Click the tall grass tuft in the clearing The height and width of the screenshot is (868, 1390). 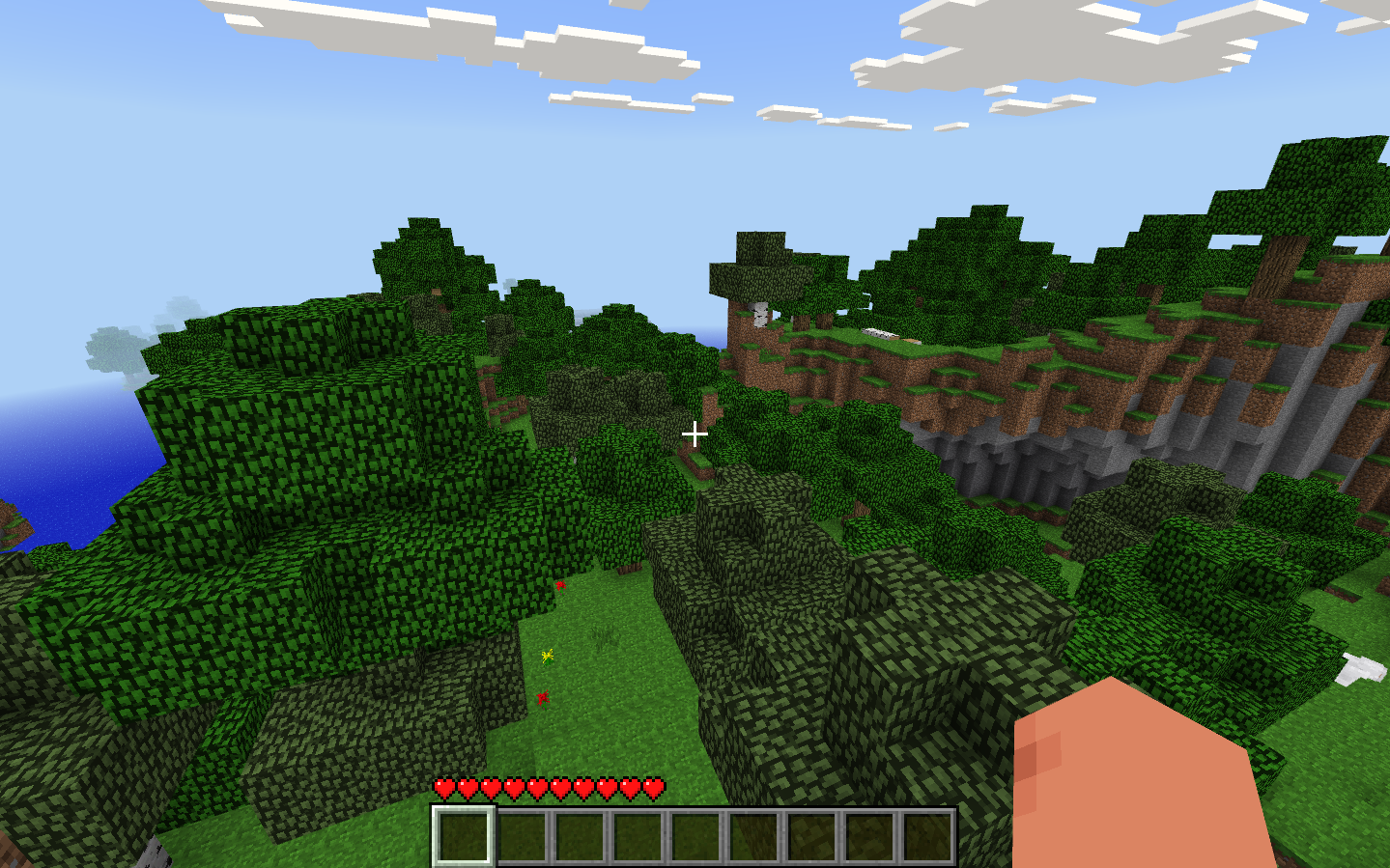[x=605, y=633]
